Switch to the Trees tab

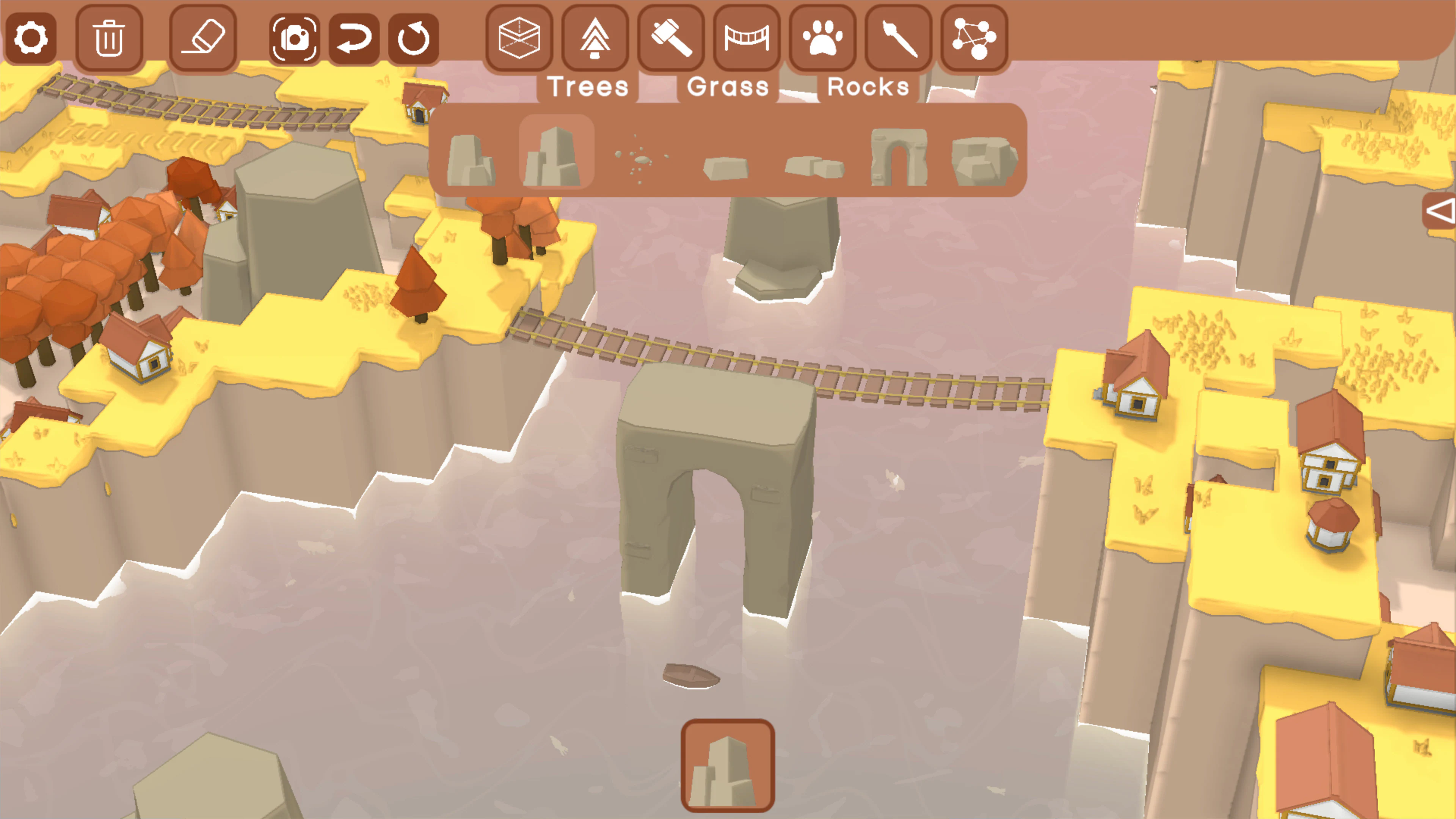588,86
